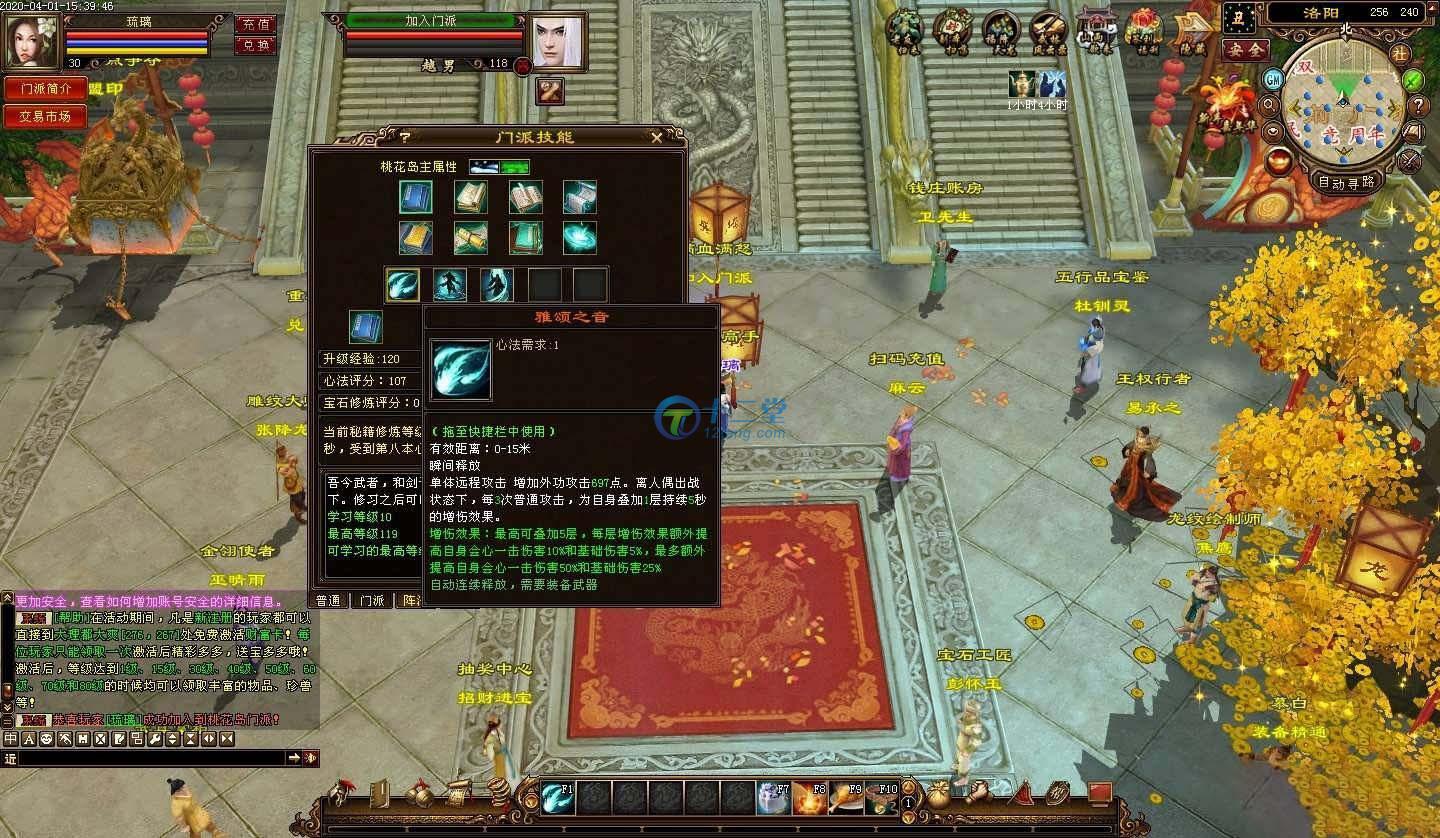This screenshot has height=838, width=1440.
Task: Open chat settings via the wrench icon
Action: (x=155, y=740)
